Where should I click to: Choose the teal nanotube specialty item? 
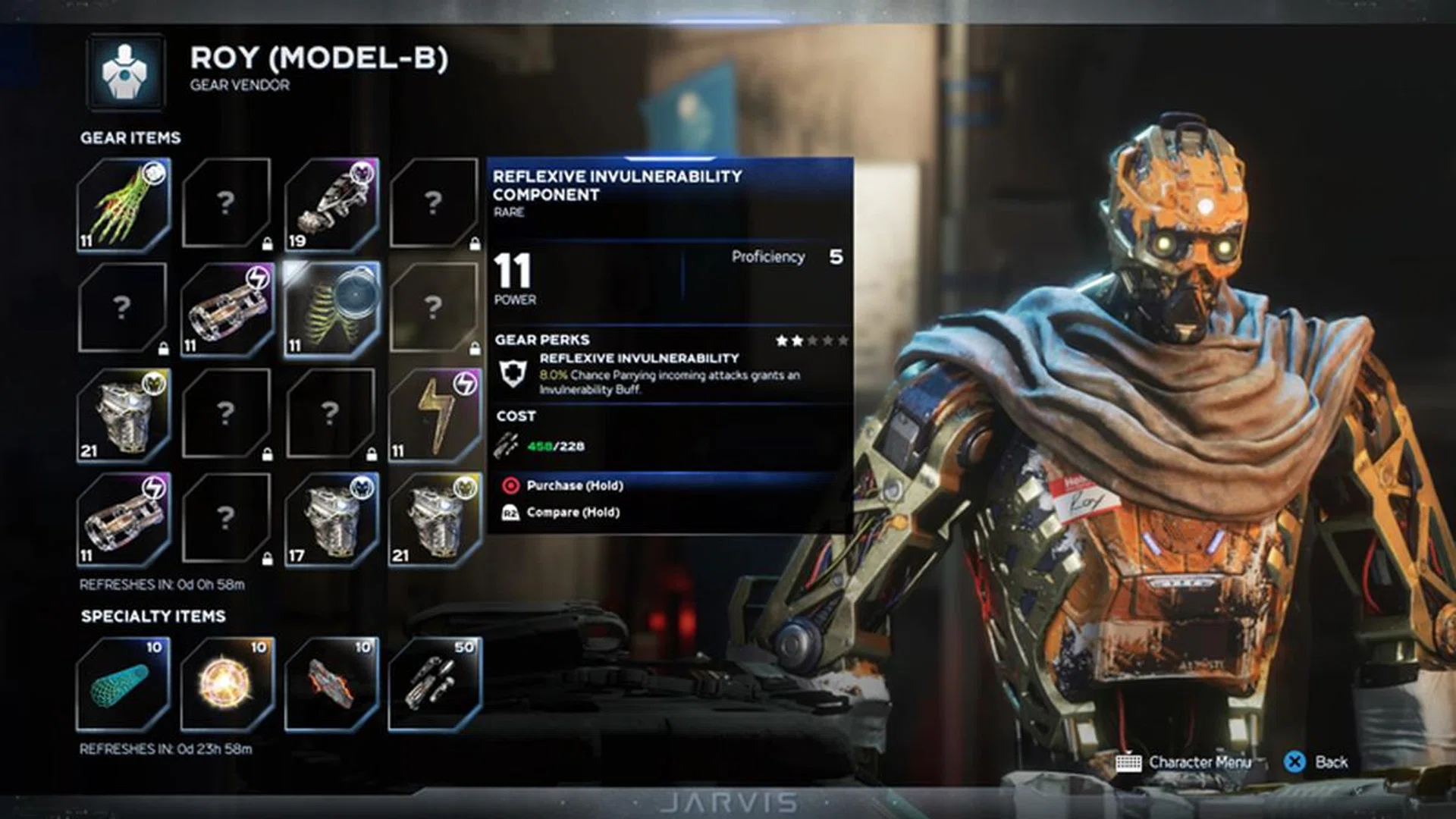coord(124,684)
